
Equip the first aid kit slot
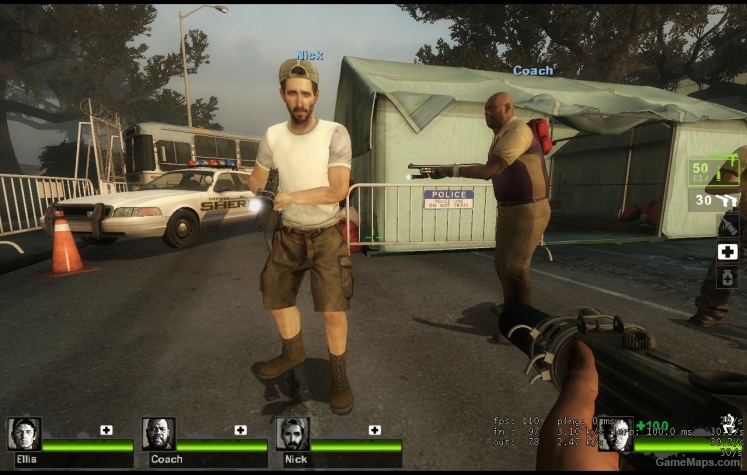coord(728,251)
